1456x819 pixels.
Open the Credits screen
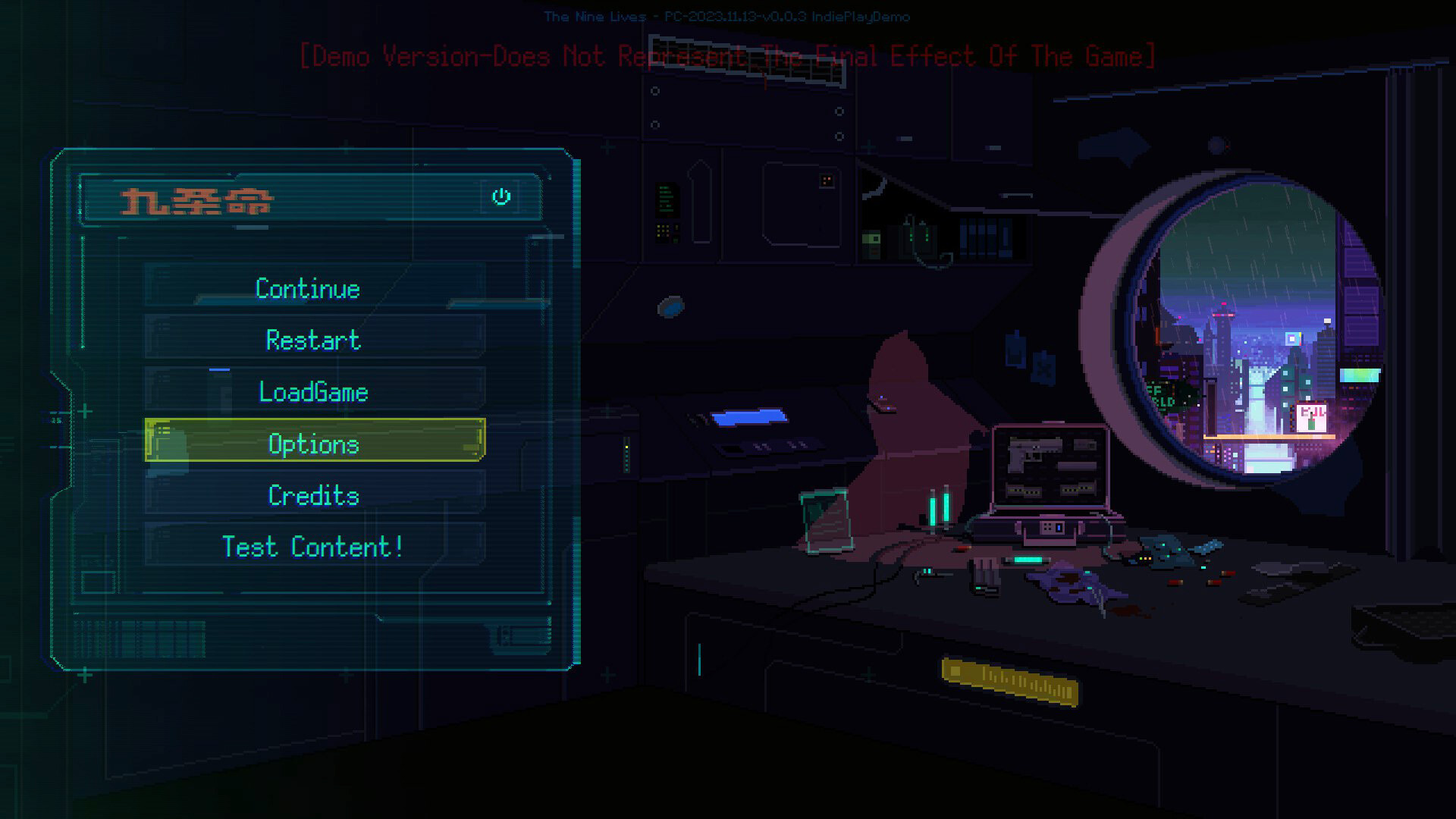(312, 495)
